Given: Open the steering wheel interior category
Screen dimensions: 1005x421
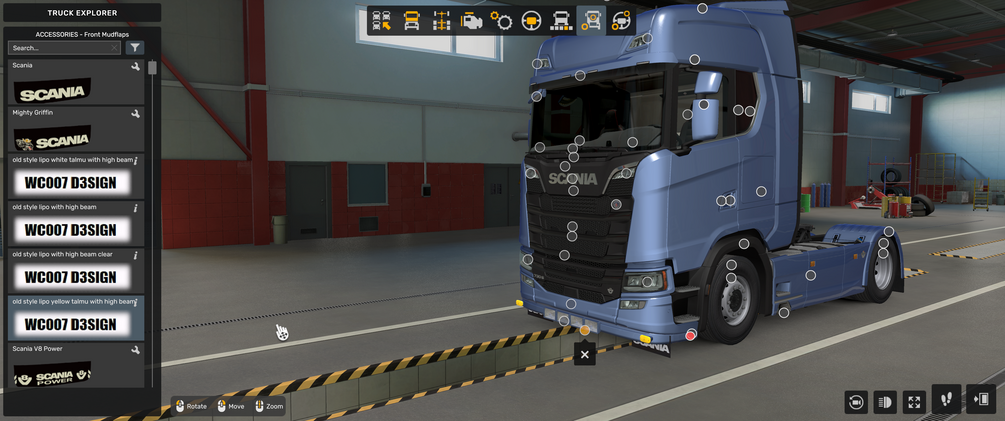Looking at the screenshot, I should (531, 21).
